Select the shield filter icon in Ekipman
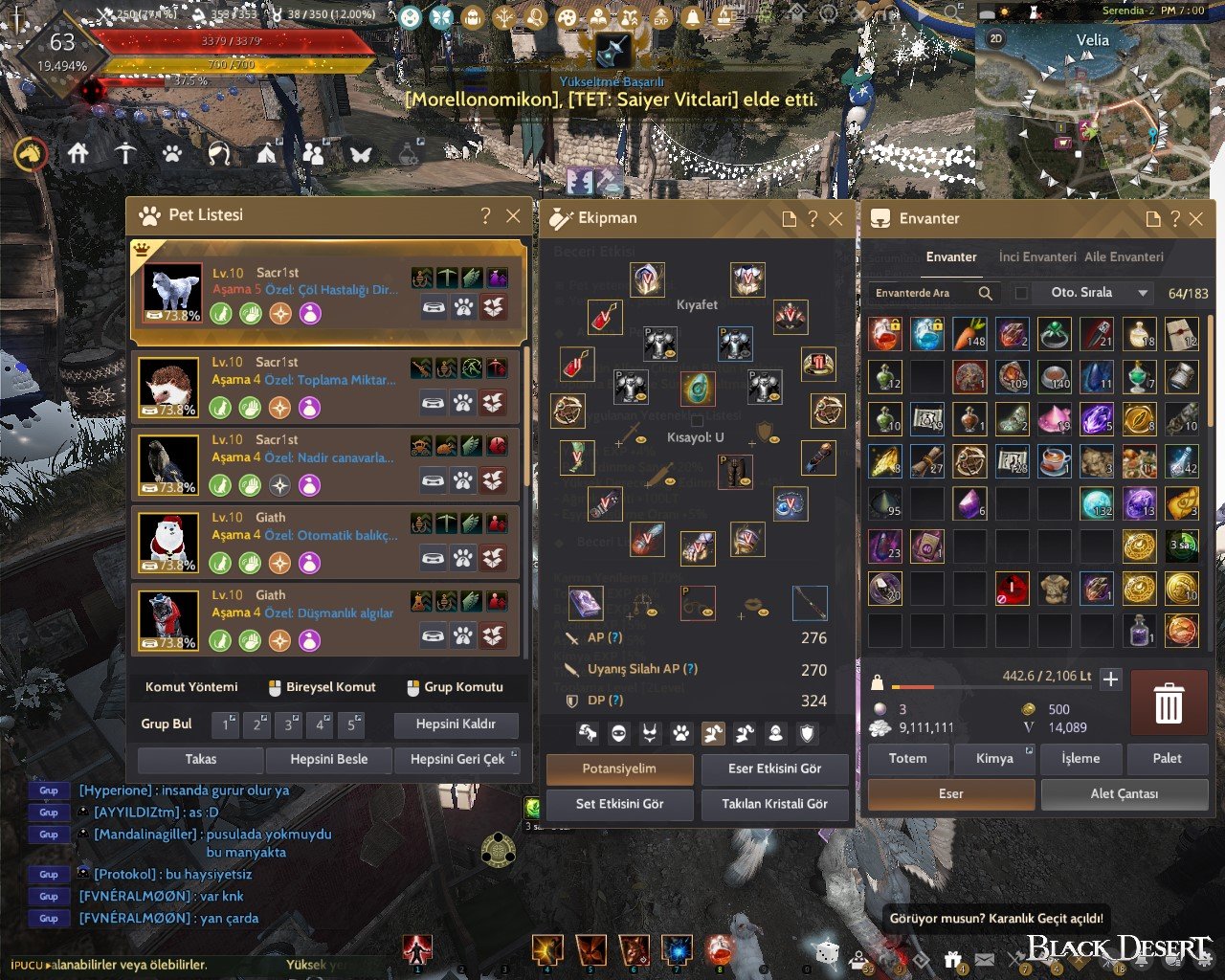Screen dimensions: 1225x980 click(807, 732)
